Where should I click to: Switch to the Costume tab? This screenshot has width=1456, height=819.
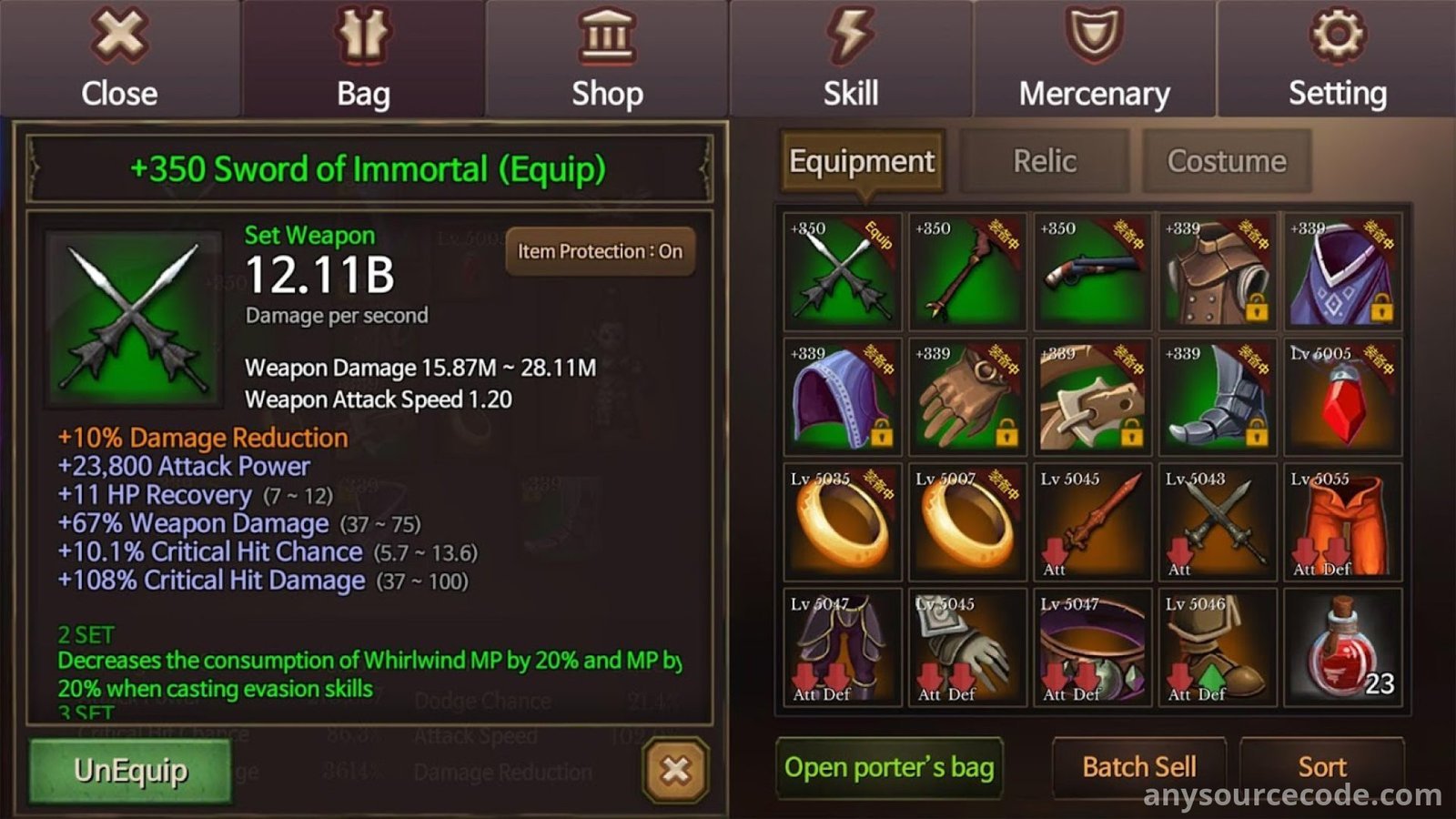1226,161
